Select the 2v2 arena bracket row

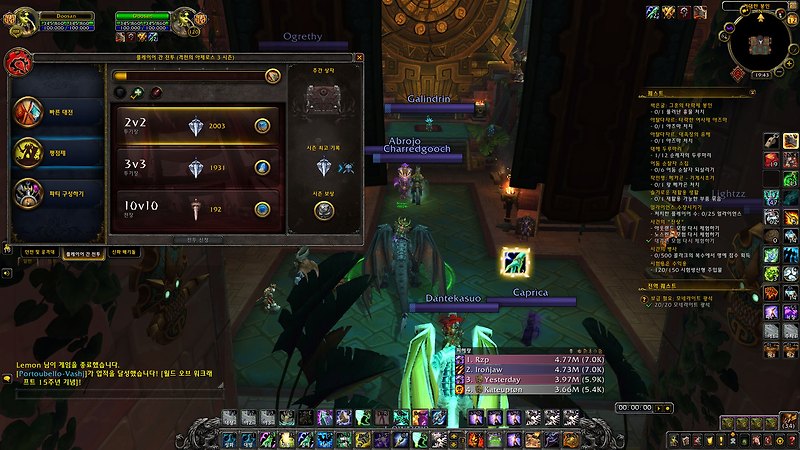194,125
